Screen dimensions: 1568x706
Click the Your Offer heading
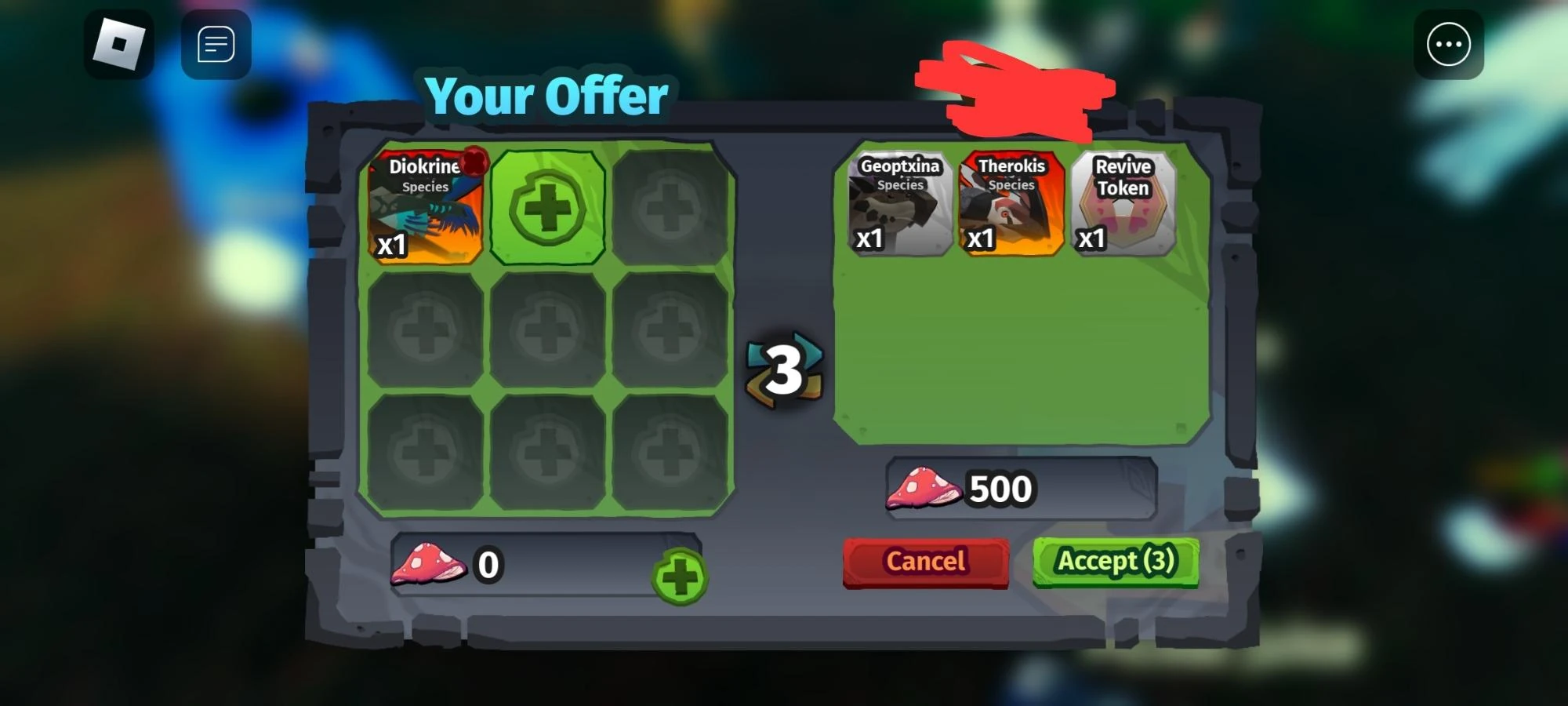546,96
